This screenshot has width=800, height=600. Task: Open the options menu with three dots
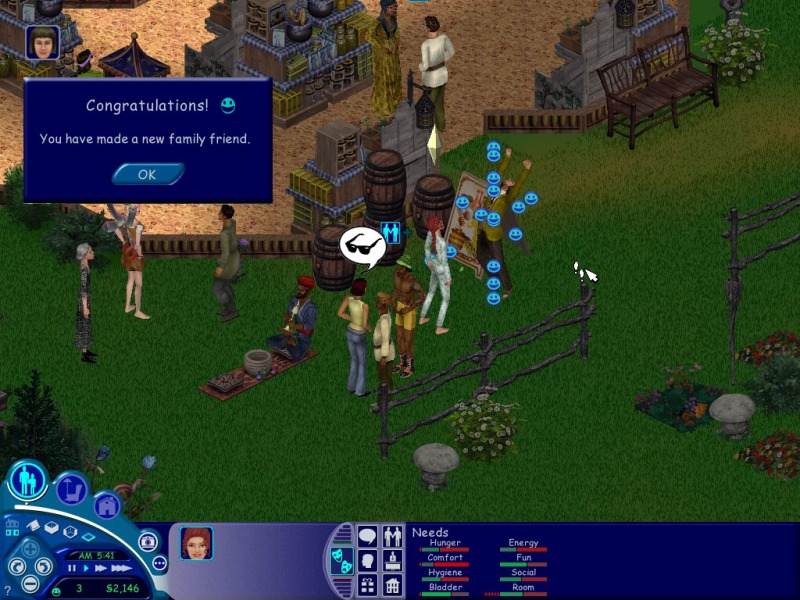(158, 563)
